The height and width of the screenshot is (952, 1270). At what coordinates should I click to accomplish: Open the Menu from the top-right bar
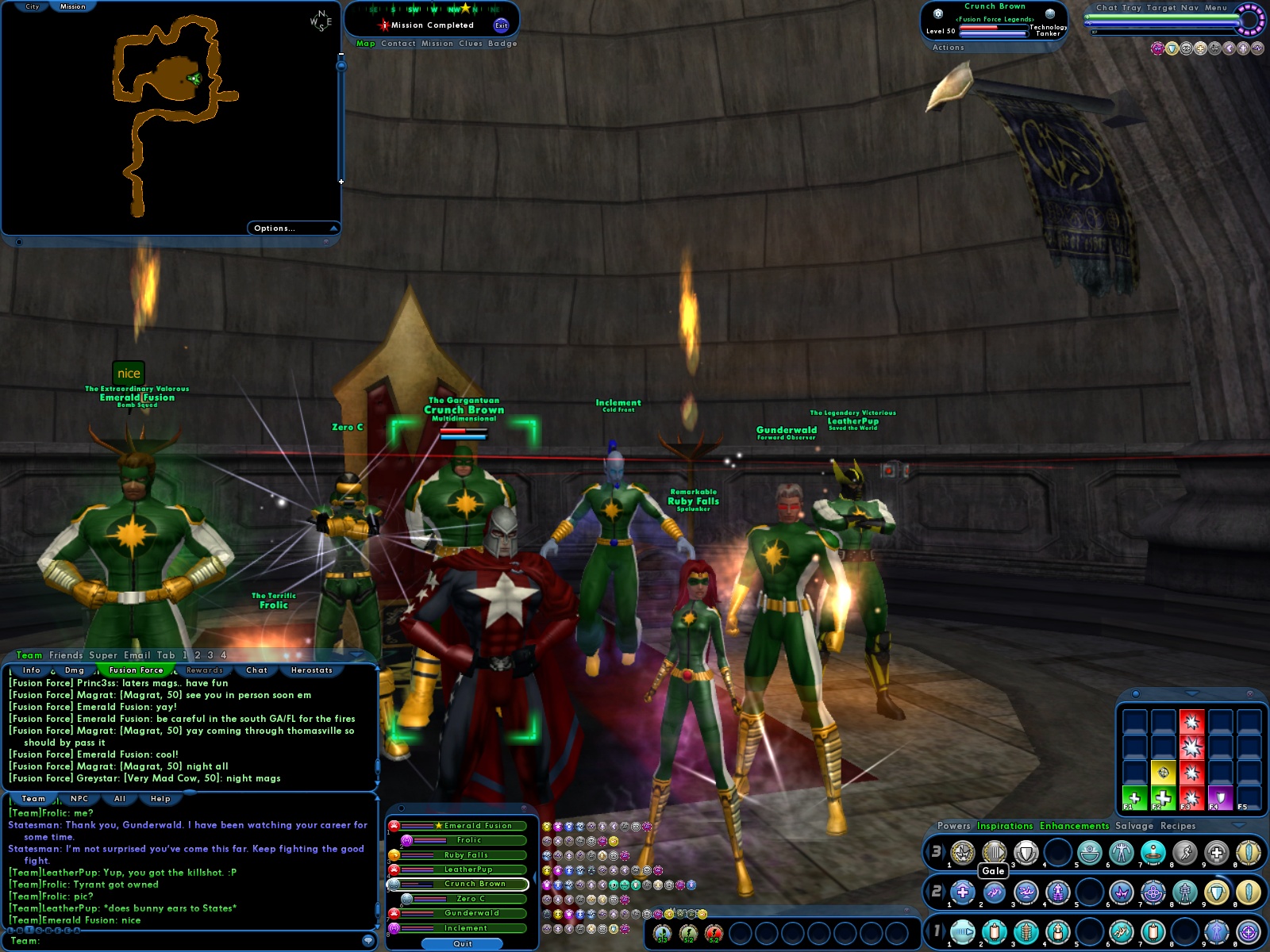[1214, 8]
